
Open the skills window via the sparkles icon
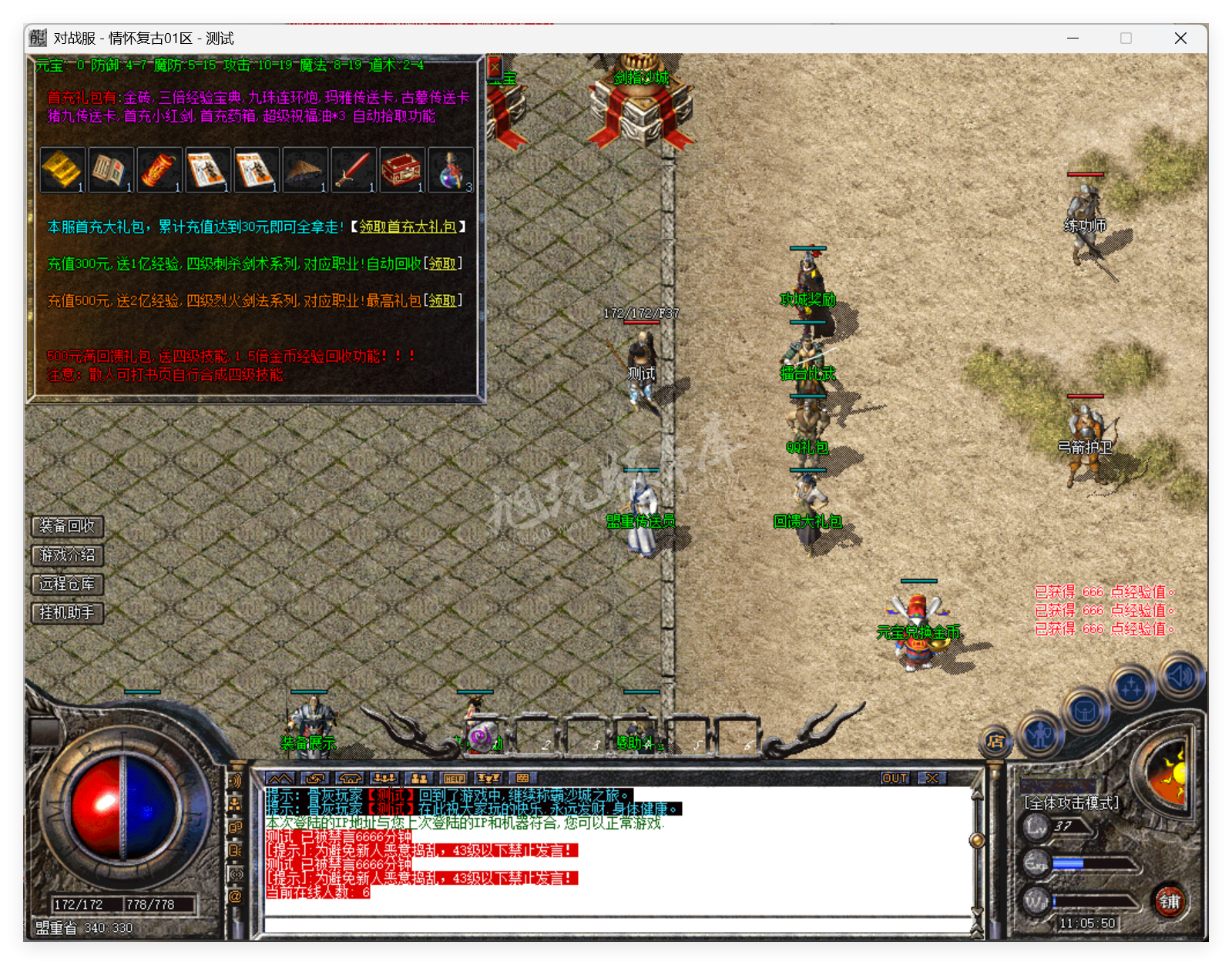(x=1131, y=685)
